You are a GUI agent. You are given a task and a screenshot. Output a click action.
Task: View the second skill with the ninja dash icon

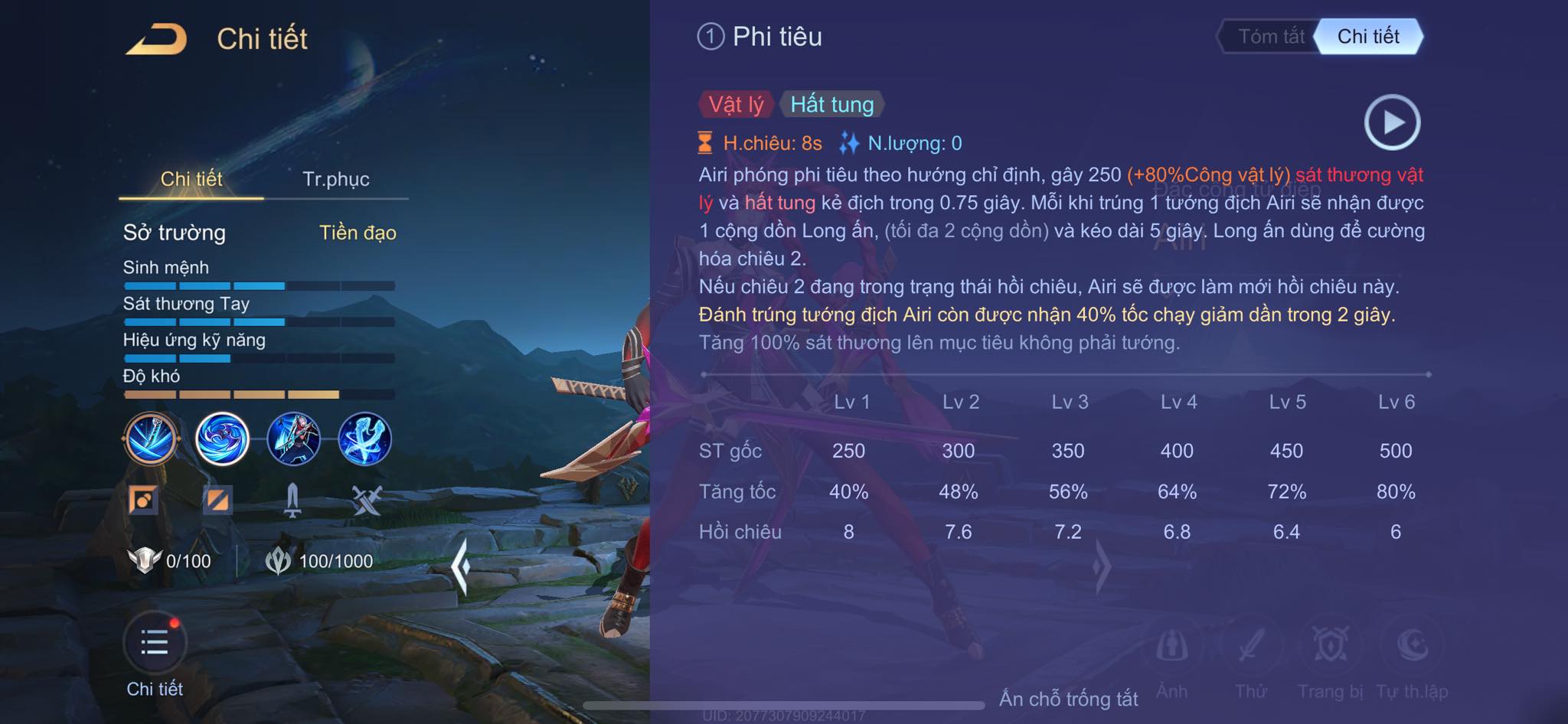(294, 439)
